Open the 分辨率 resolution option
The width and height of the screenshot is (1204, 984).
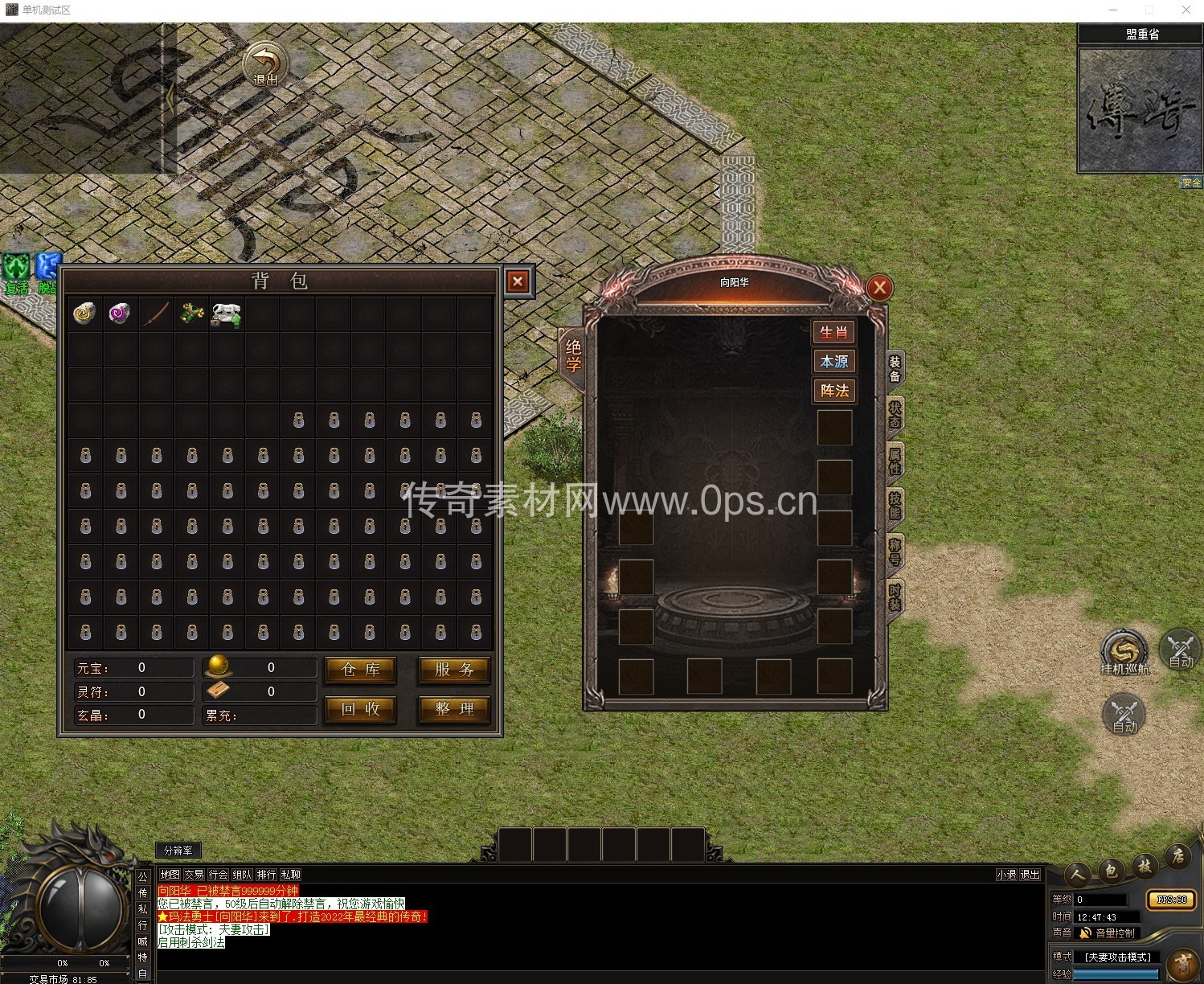[x=178, y=851]
